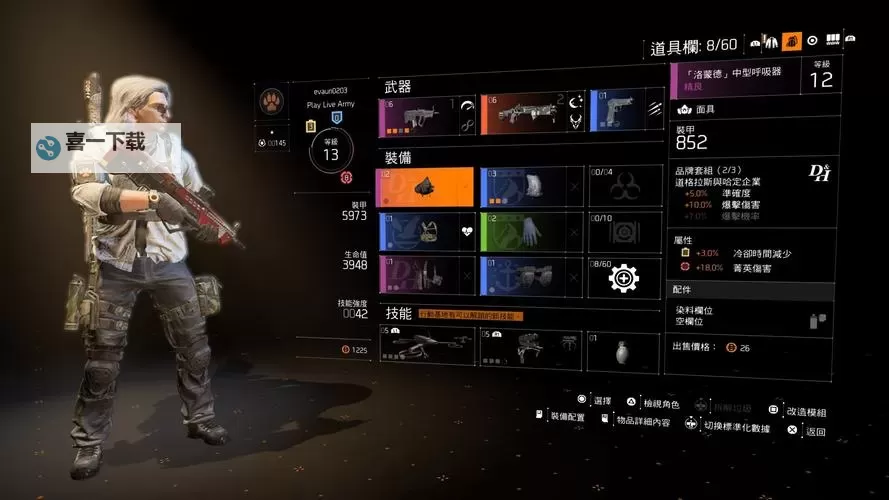Select the drone skill slot
The image size is (889, 500).
(426, 346)
